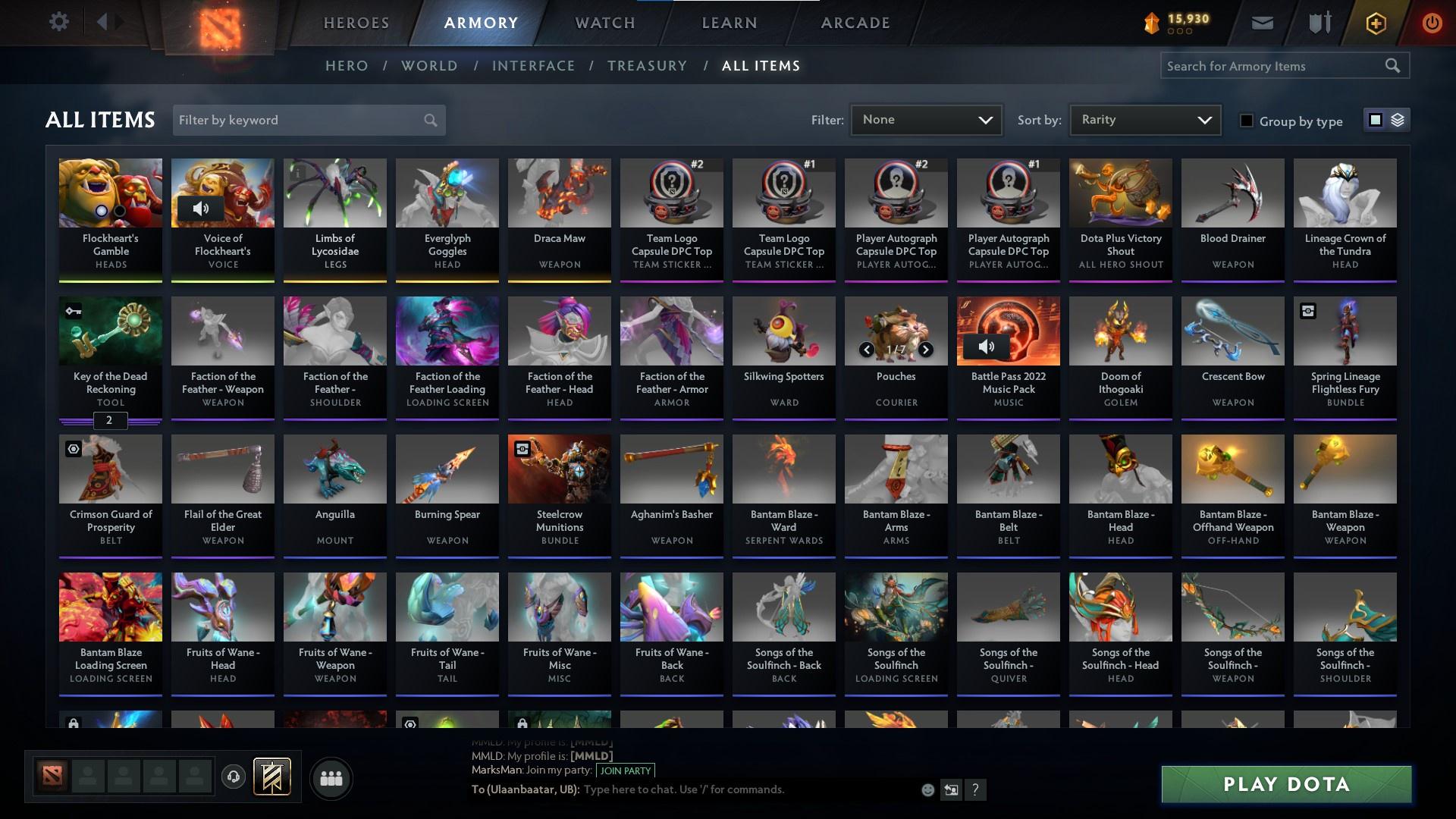View friends list with the three-person icon
Image resolution: width=1456 pixels, height=819 pixels.
point(331,778)
